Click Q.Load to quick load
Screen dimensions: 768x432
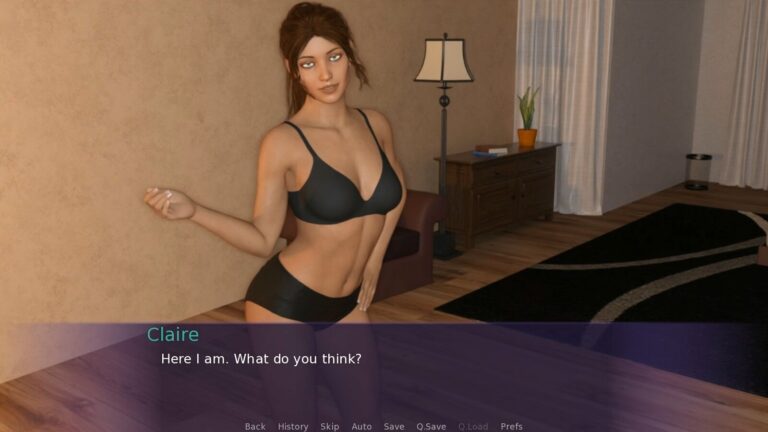coord(473,426)
